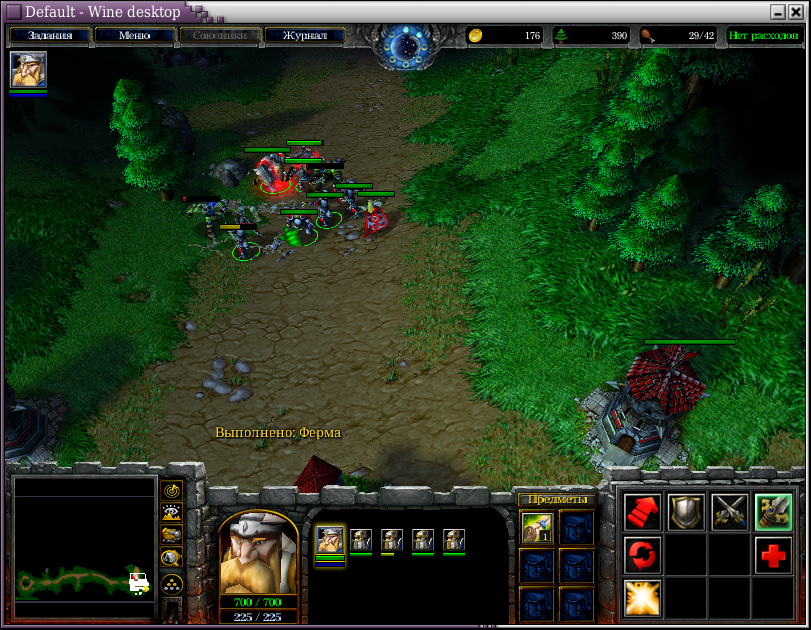
Task: Choose the crossed swords command icon
Action: [730, 512]
